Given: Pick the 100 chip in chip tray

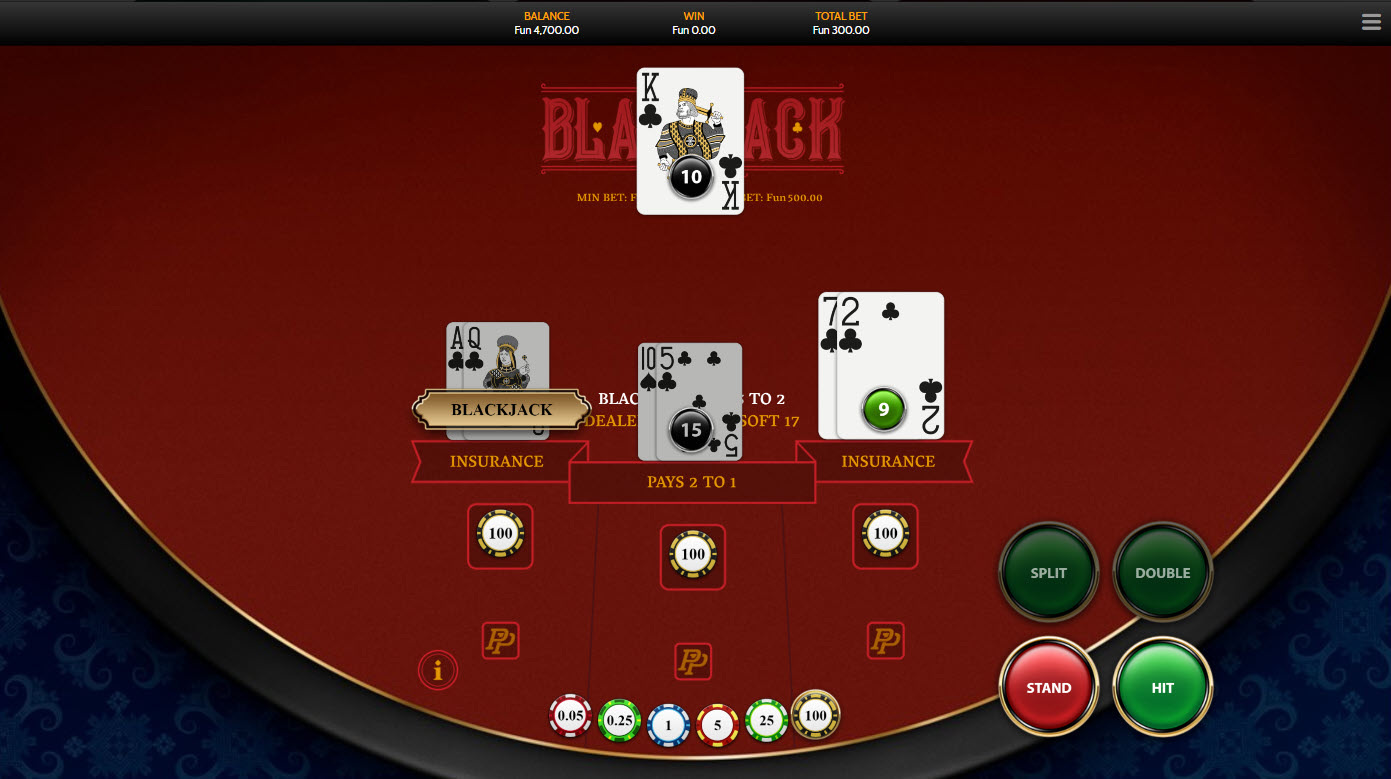Looking at the screenshot, I should click(816, 714).
